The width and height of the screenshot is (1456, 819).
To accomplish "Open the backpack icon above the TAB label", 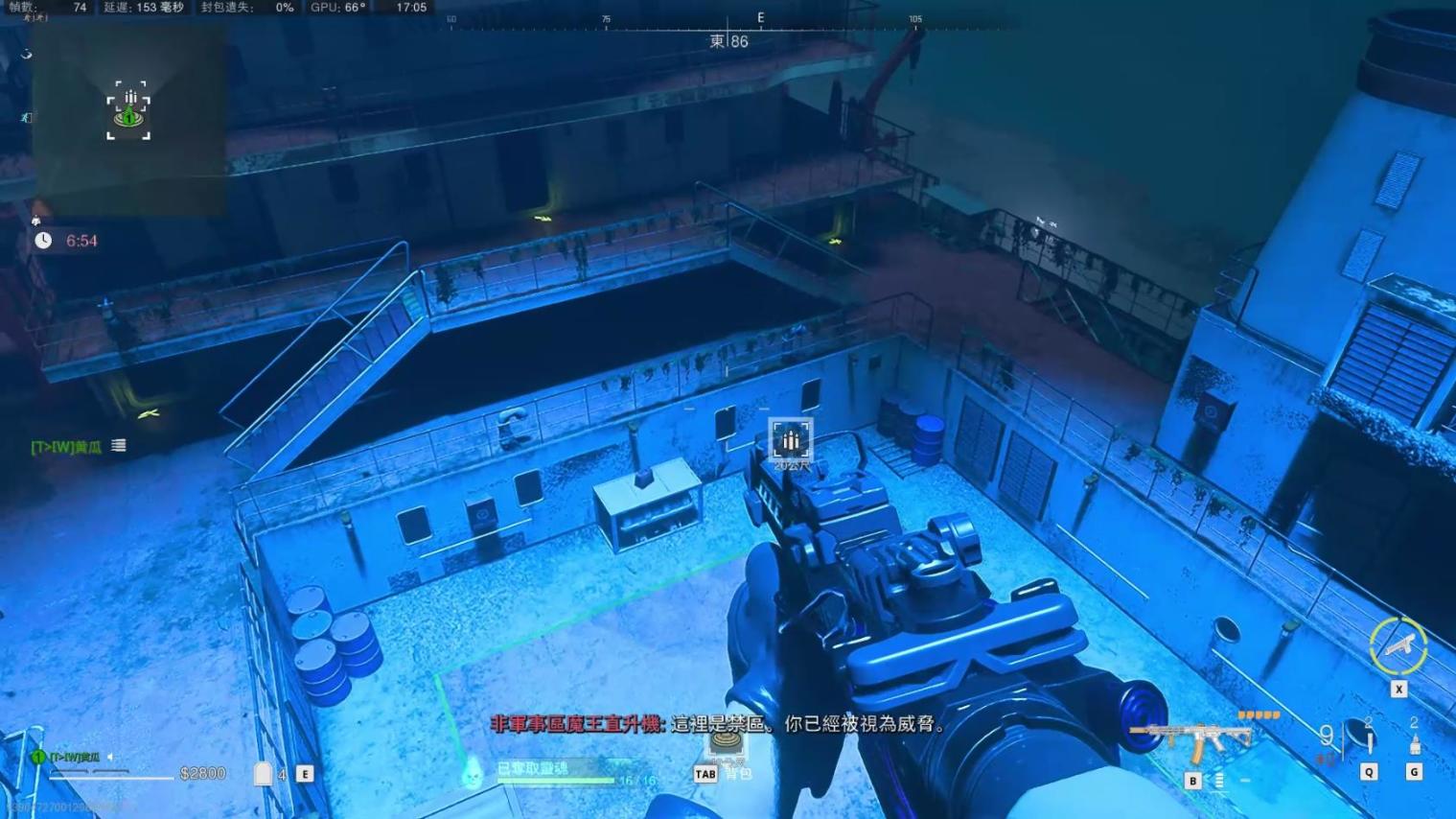I will coord(727,743).
